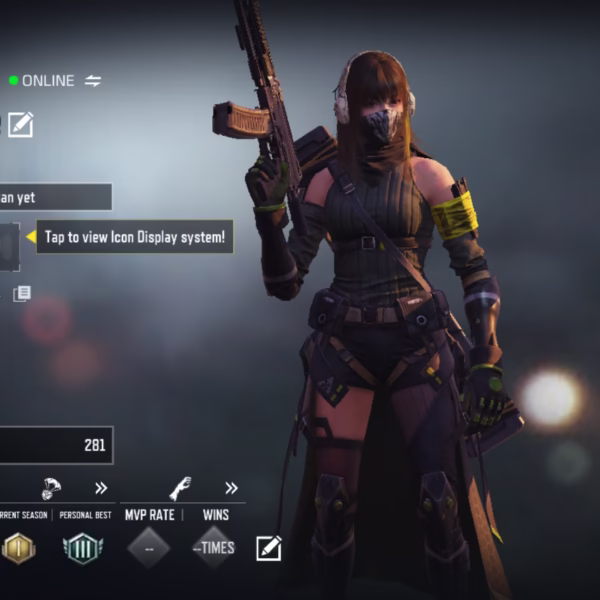Image resolution: width=600 pixels, height=600 pixels.
Task: View the personal best rank badge
Action: click(82, 547)
